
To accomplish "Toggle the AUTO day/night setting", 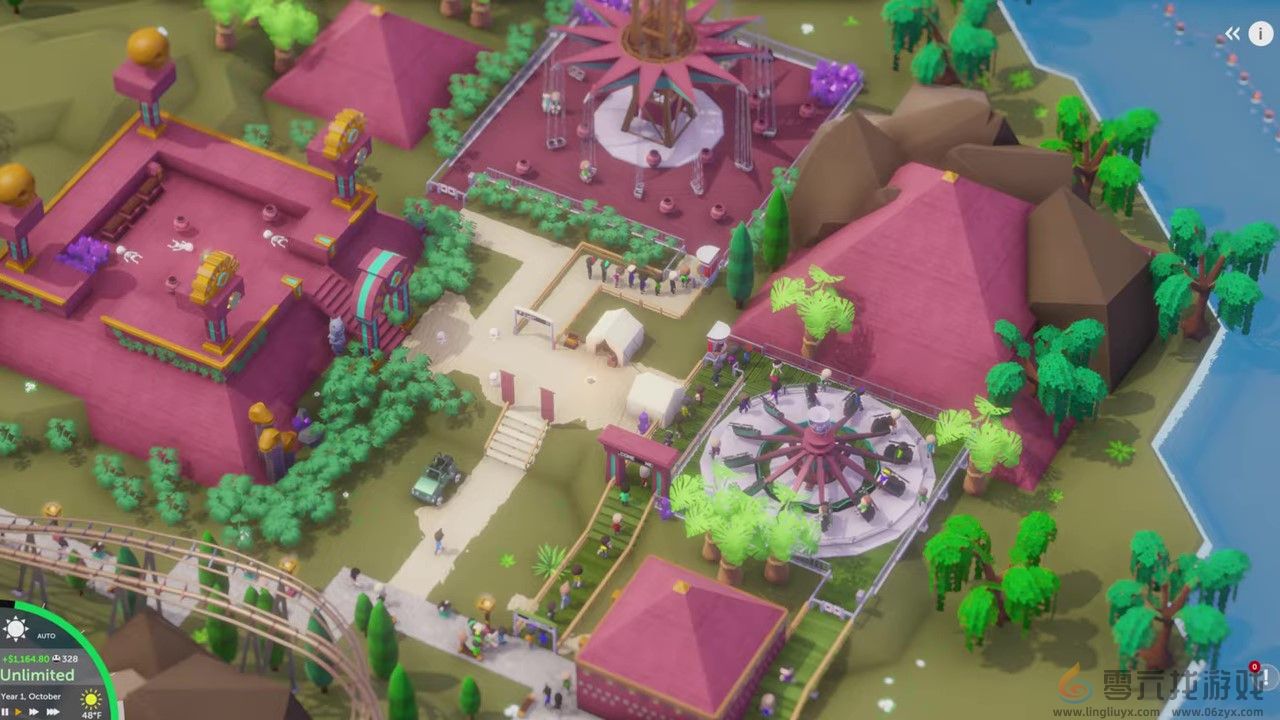I will (45, 635).
